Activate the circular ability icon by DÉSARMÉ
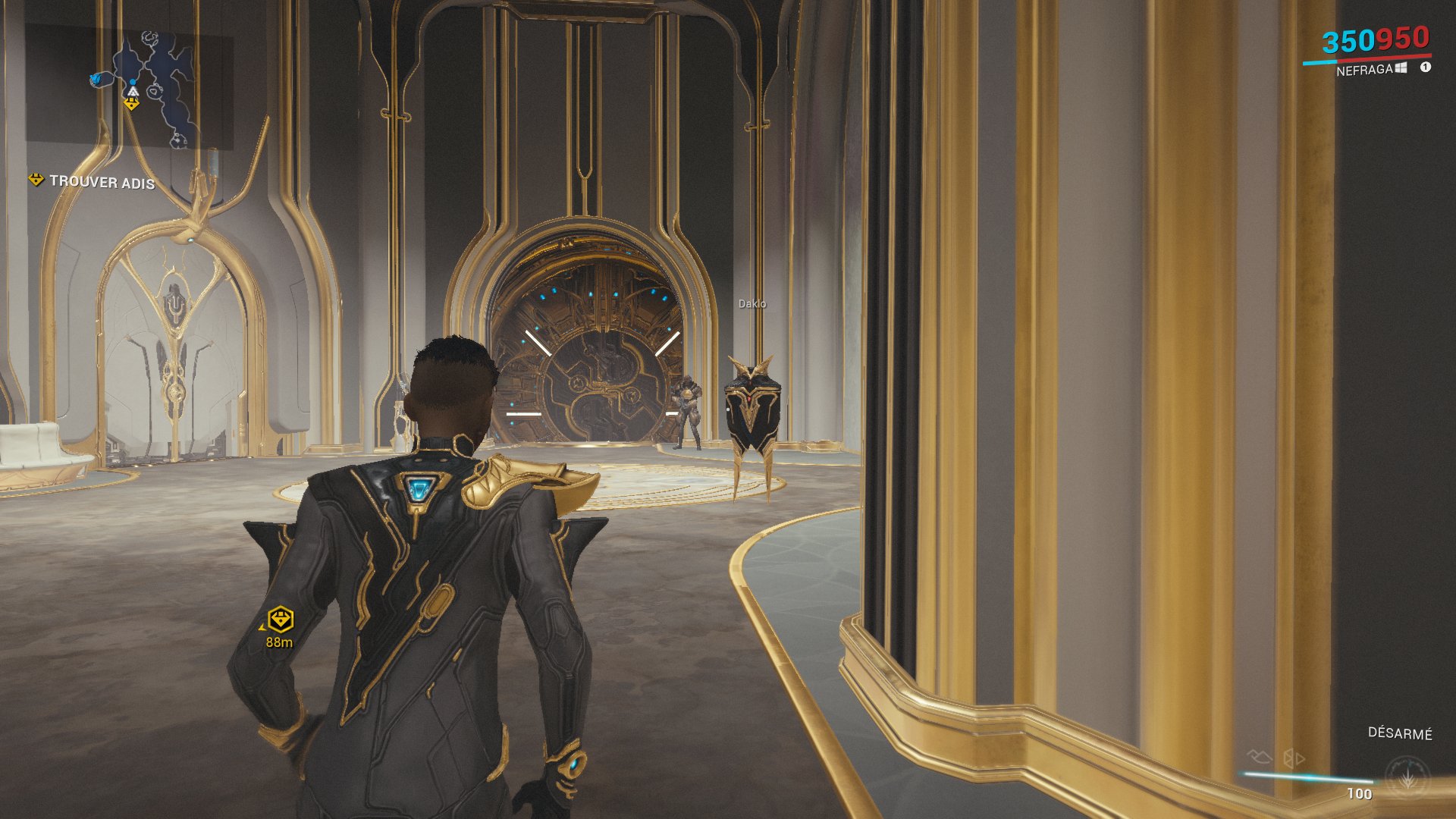Viewport: 1456px width, 819px height. [x=1407, y=777]
